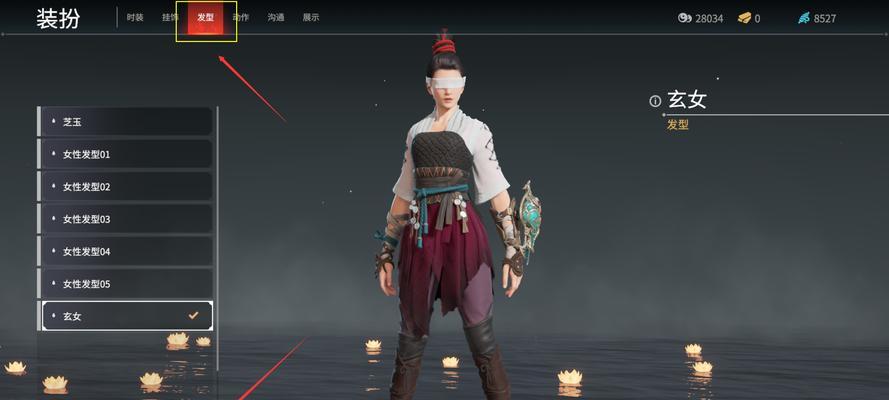The width and height of the screenshot is (889, 400).
Task: Choose 女性发型03 in the list
Action: pyautogui.click(x=126, y=219)
